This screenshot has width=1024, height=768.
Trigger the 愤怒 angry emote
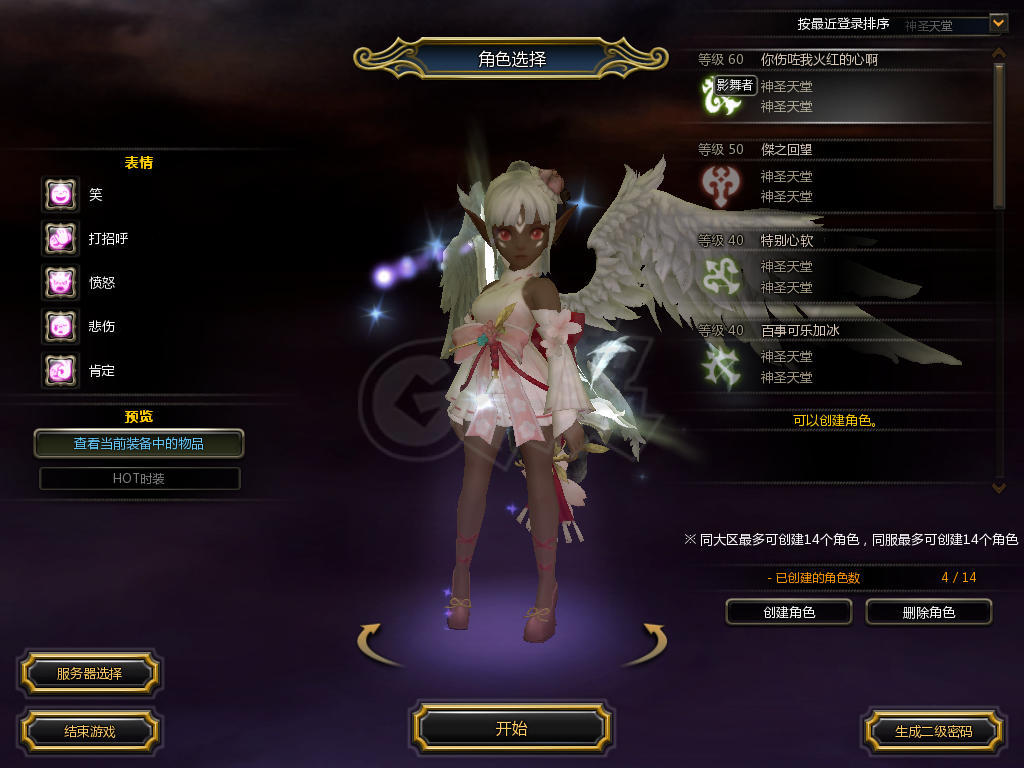(60, 282)
